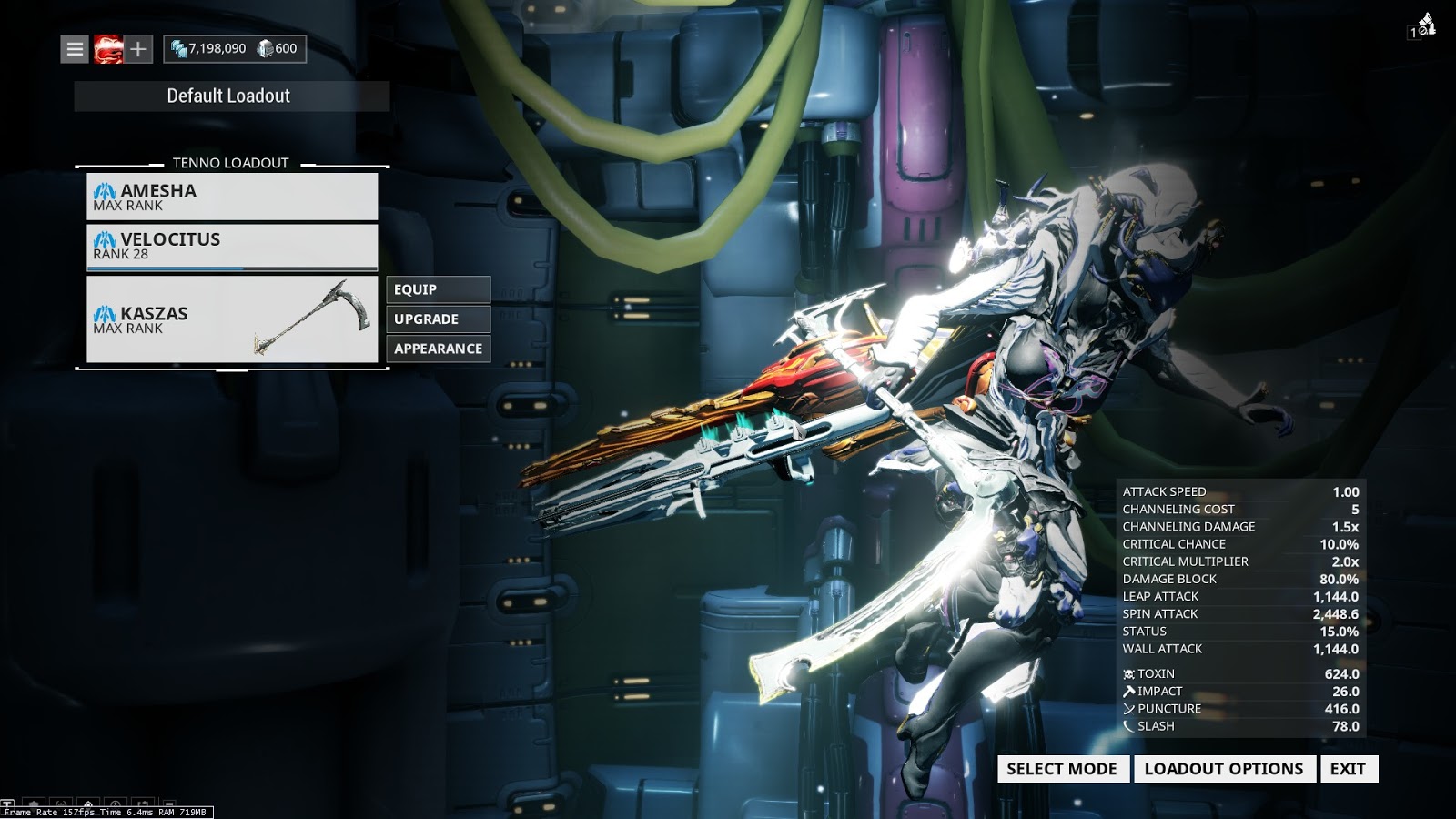Image resolution: width=1456 pixels, height=819 pixels.
Task: Click the plus icon beside the glyph
Action: pyautogui.click(x=136, y=47)
